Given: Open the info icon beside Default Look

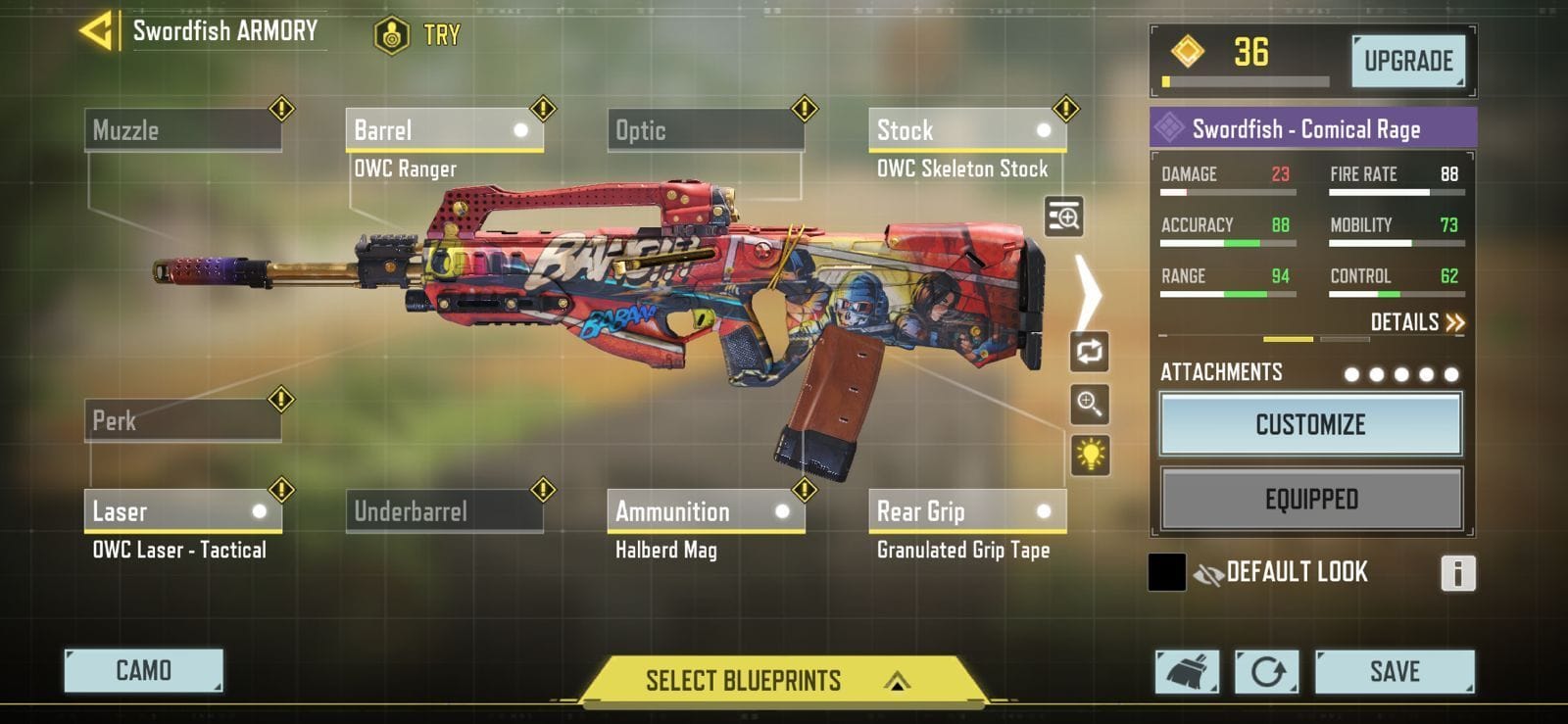Looking at the screenshot, I should (1459, 573).
